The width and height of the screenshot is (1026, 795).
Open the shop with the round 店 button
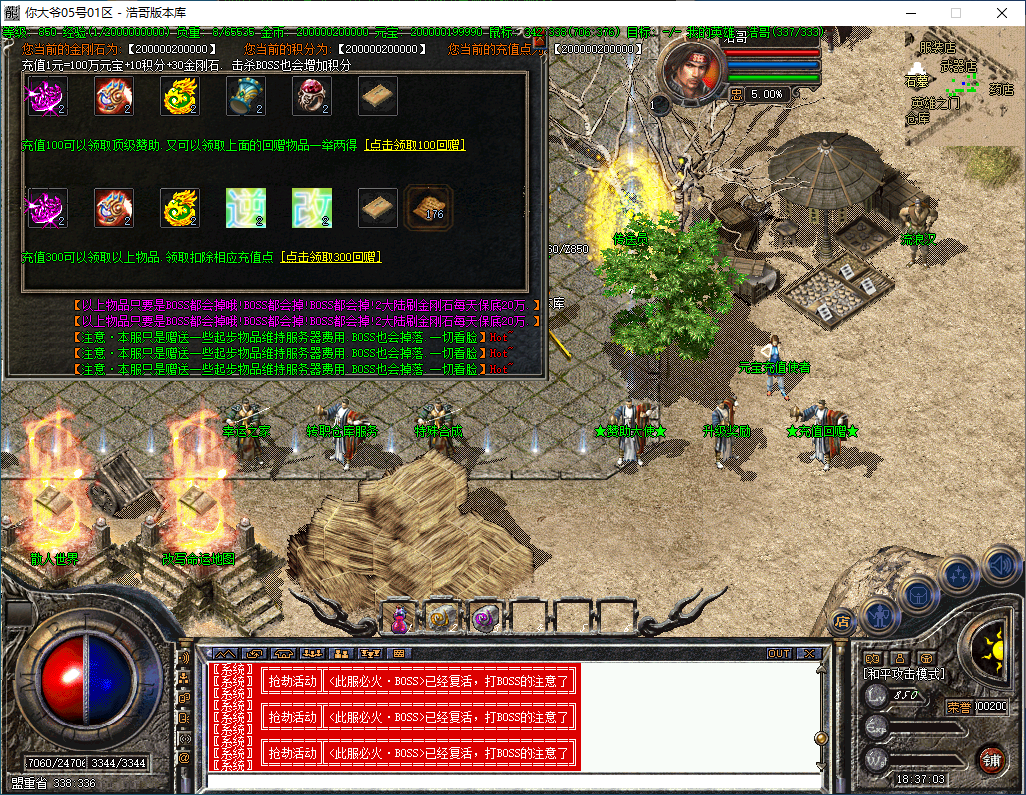coord(841,621)
